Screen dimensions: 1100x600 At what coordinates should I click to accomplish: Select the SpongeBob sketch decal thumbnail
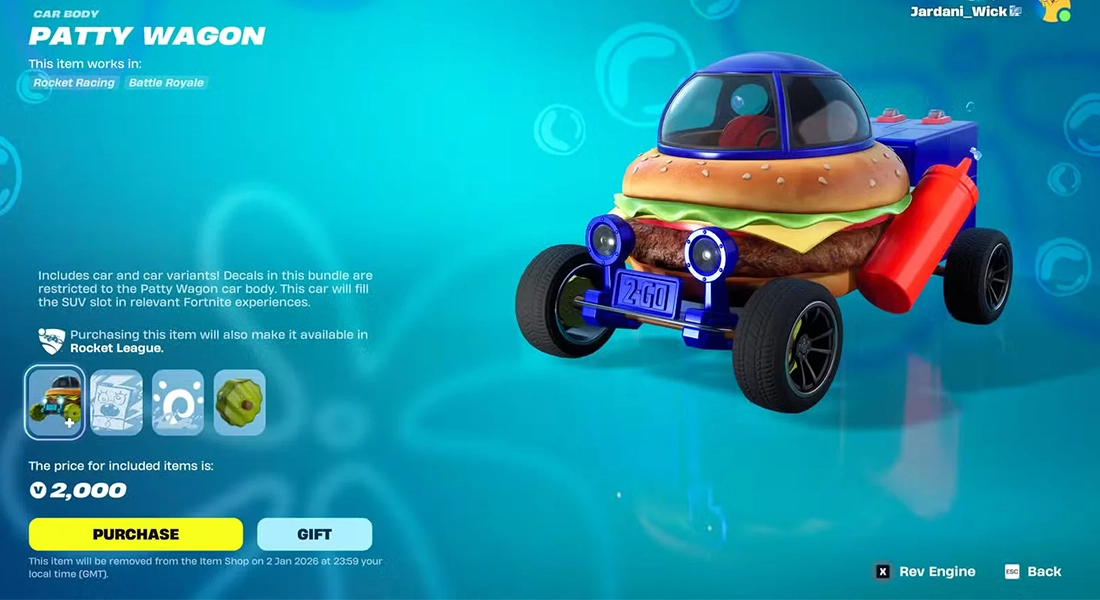(116, 402)
